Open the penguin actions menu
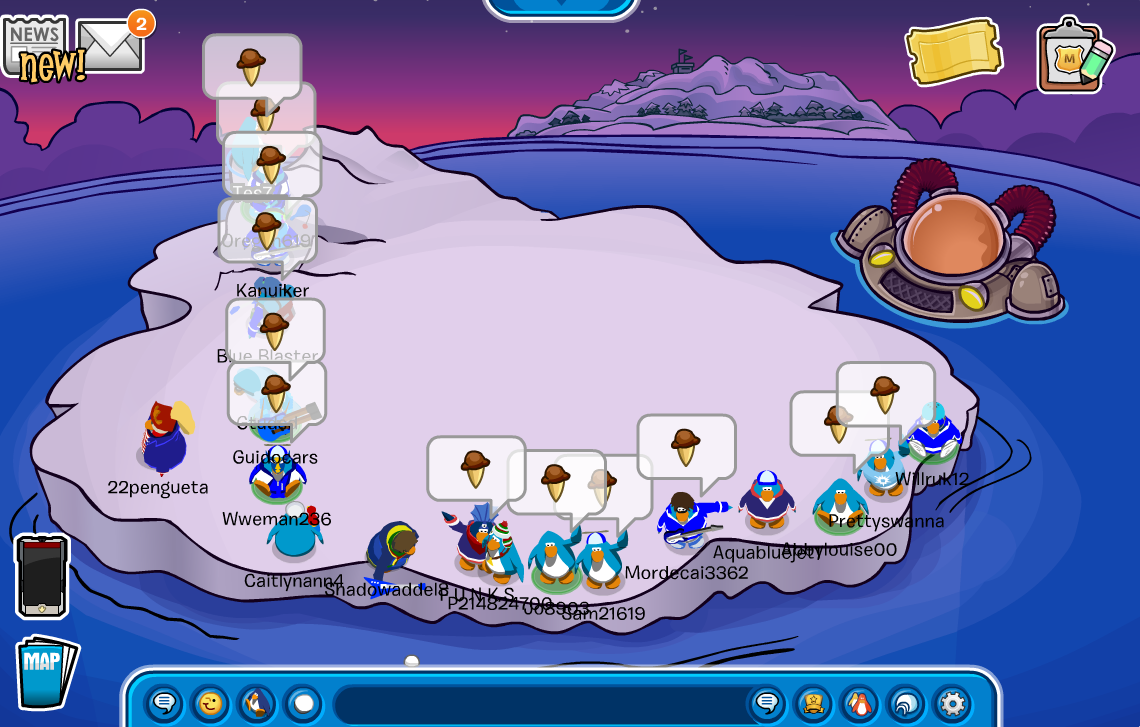This screenshot has height=727, width=1140. click(257, 704)
